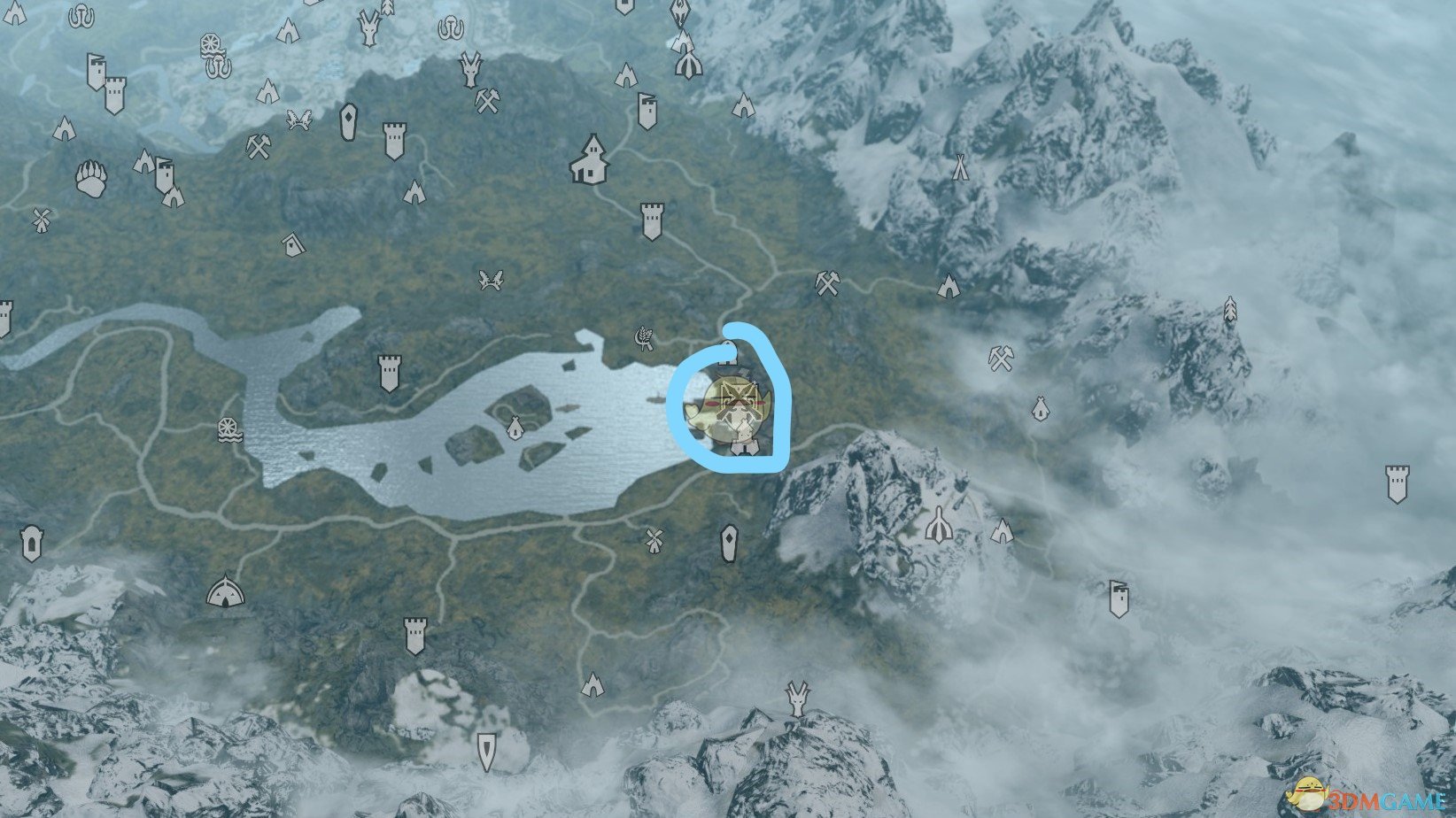Select the pointed shield-shaped map marker
1456x818 pixels.
(486, 751)
